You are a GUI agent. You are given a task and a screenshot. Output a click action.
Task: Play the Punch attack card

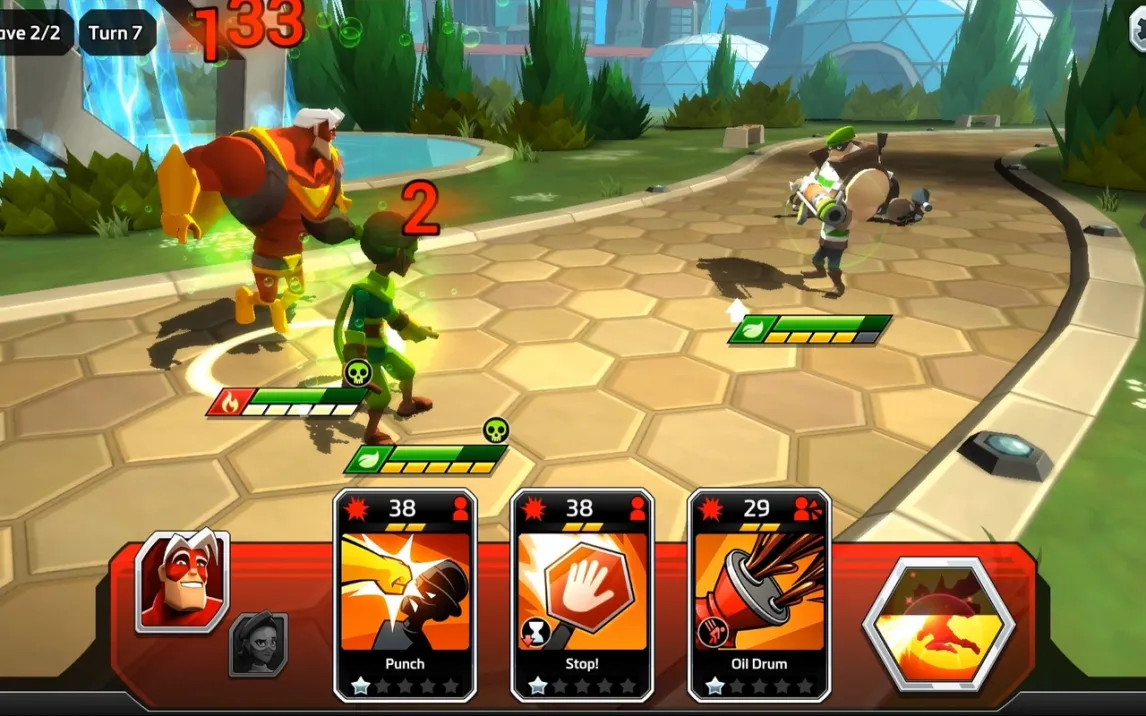point(404,594)
